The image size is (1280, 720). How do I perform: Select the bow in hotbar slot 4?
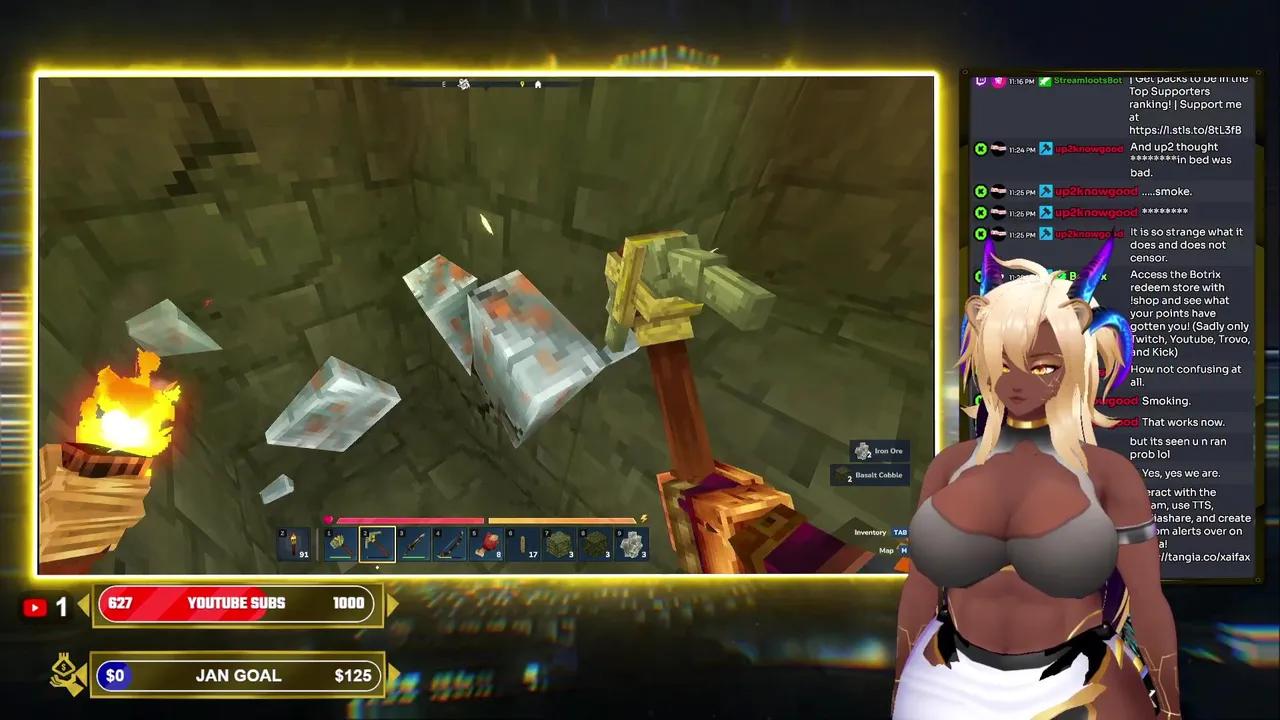click(x=450, y=544)
